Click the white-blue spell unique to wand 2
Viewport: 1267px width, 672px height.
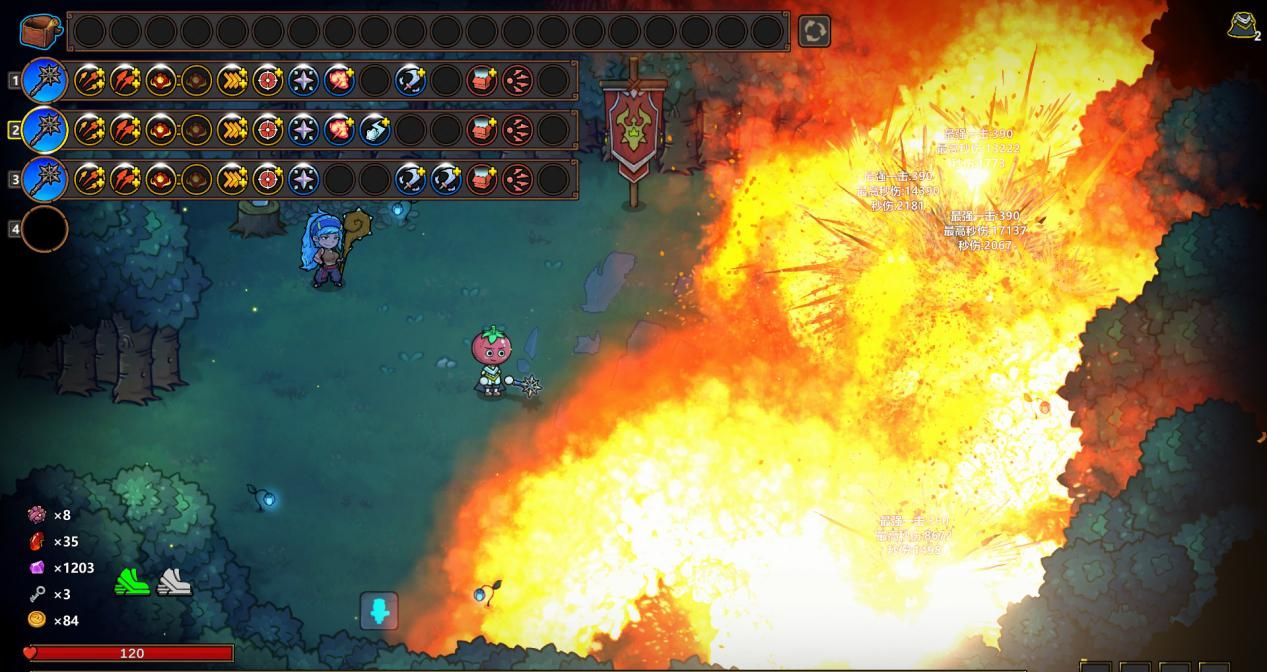(375, 130)
